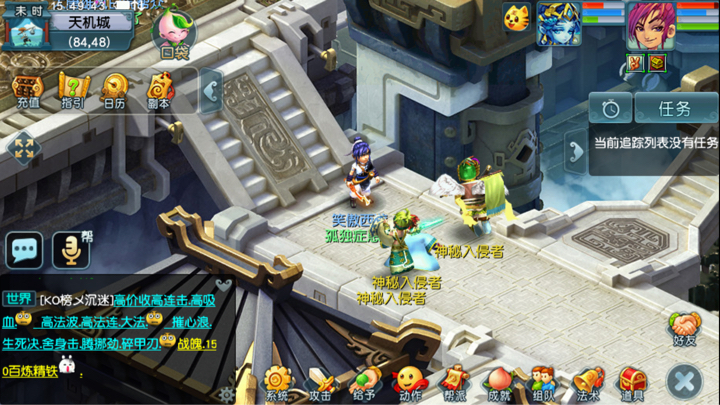Open the 指引 guide scroll
This screenshot has height=405, width=720.
(71, 89)
